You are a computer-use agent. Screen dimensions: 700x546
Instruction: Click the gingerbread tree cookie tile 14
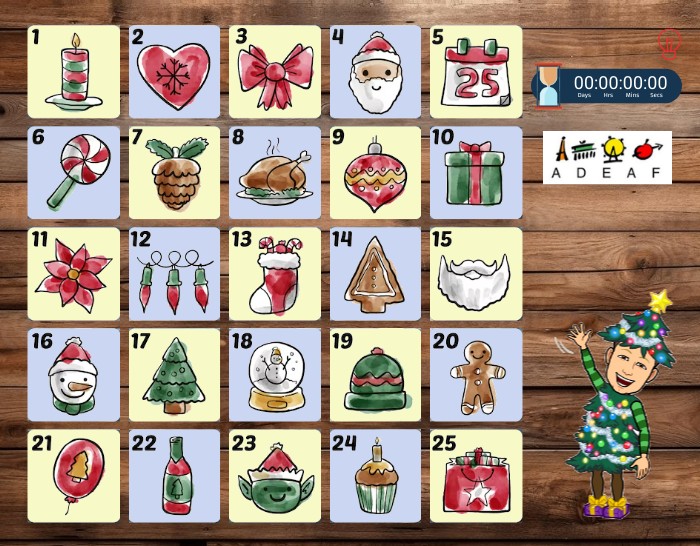click(x=375, y=274)
